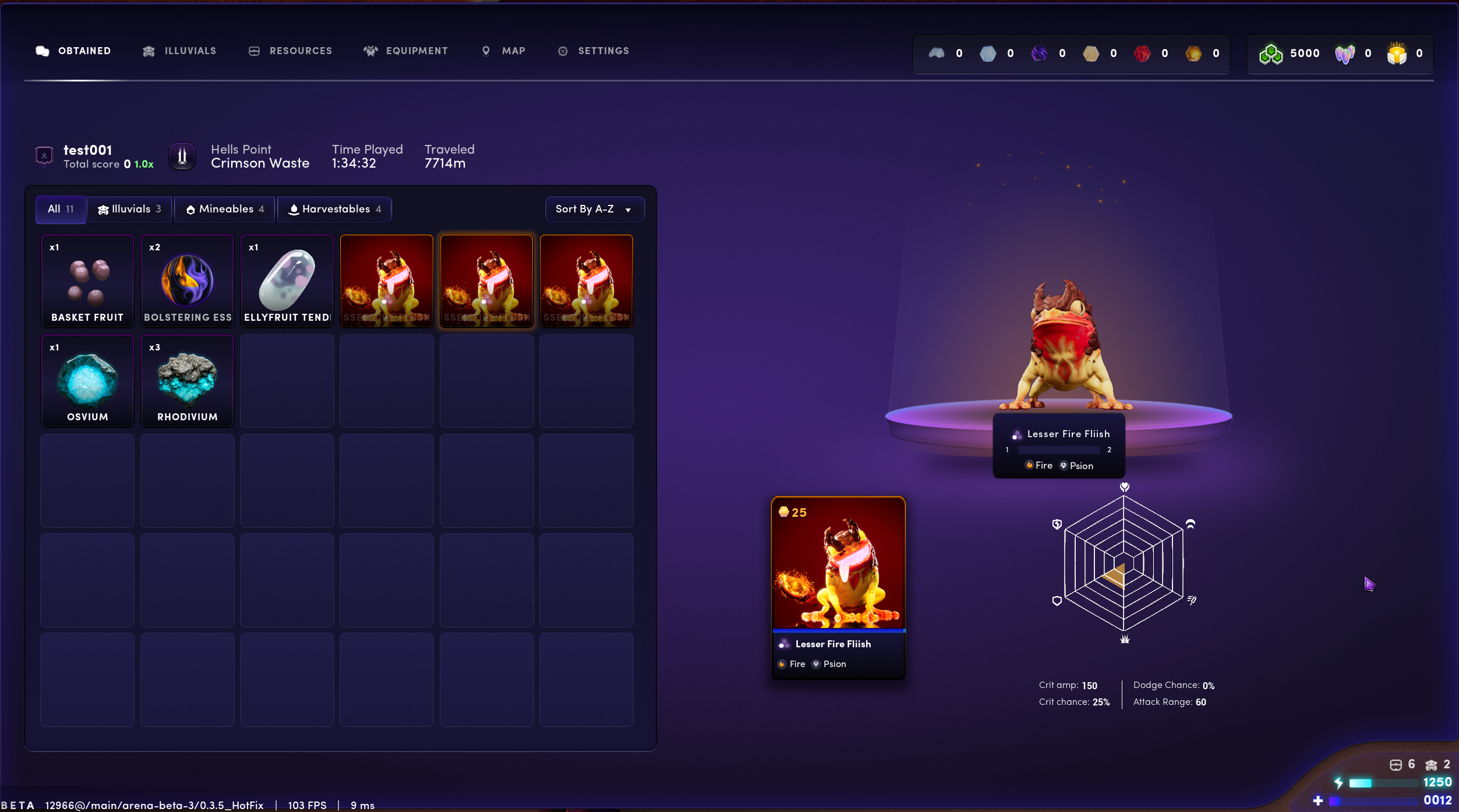Choose the Bolstering Essence item
Viewport: 1459px width, 812px height.
point(188,281)
